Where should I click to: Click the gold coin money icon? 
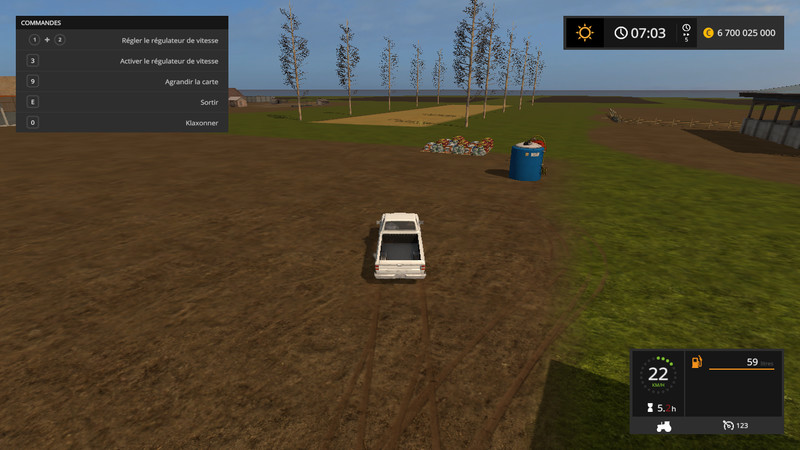[x=709, y=33]
